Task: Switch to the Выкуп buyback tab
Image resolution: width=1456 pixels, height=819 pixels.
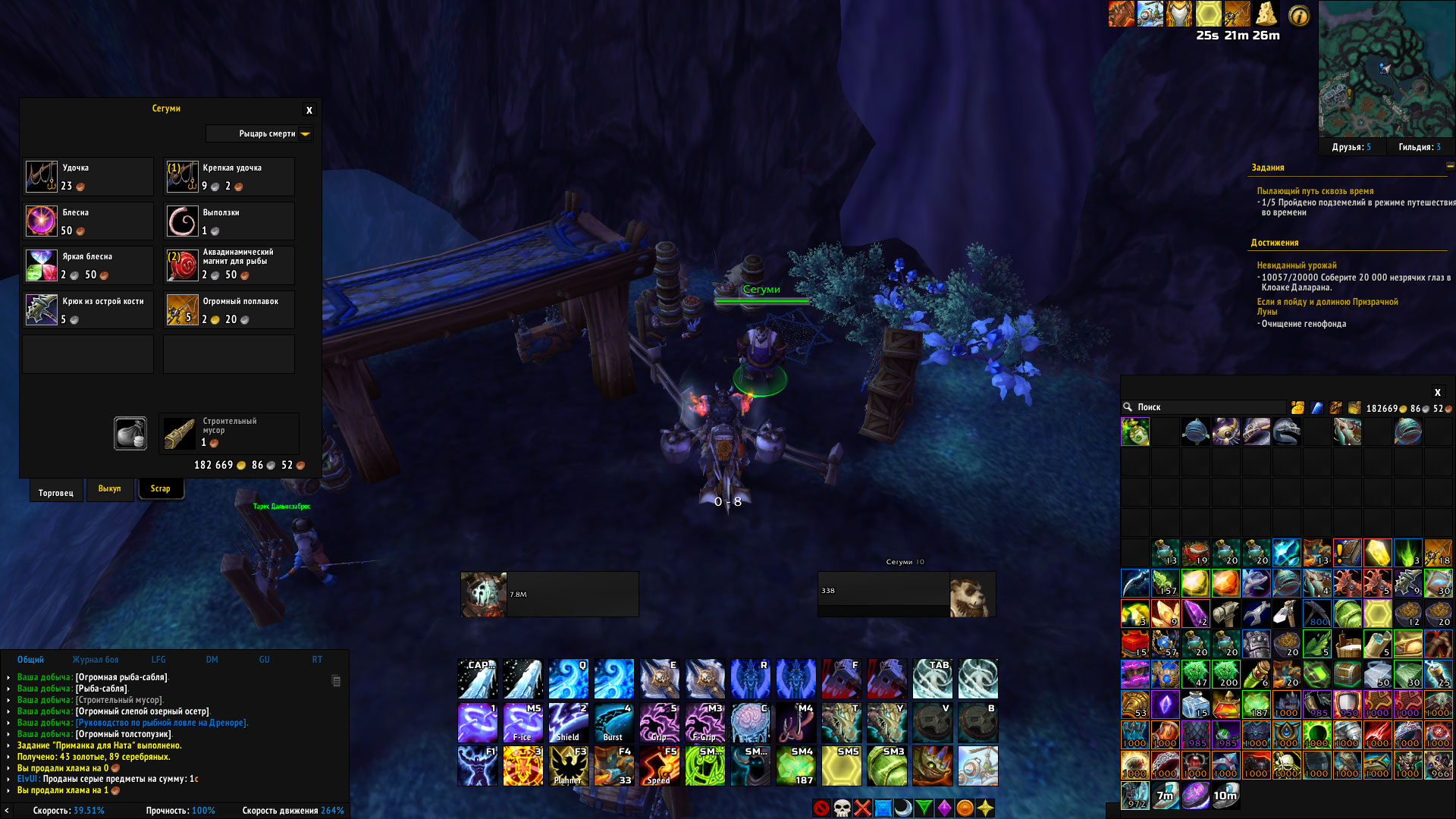Action: [x=109, y=489]
